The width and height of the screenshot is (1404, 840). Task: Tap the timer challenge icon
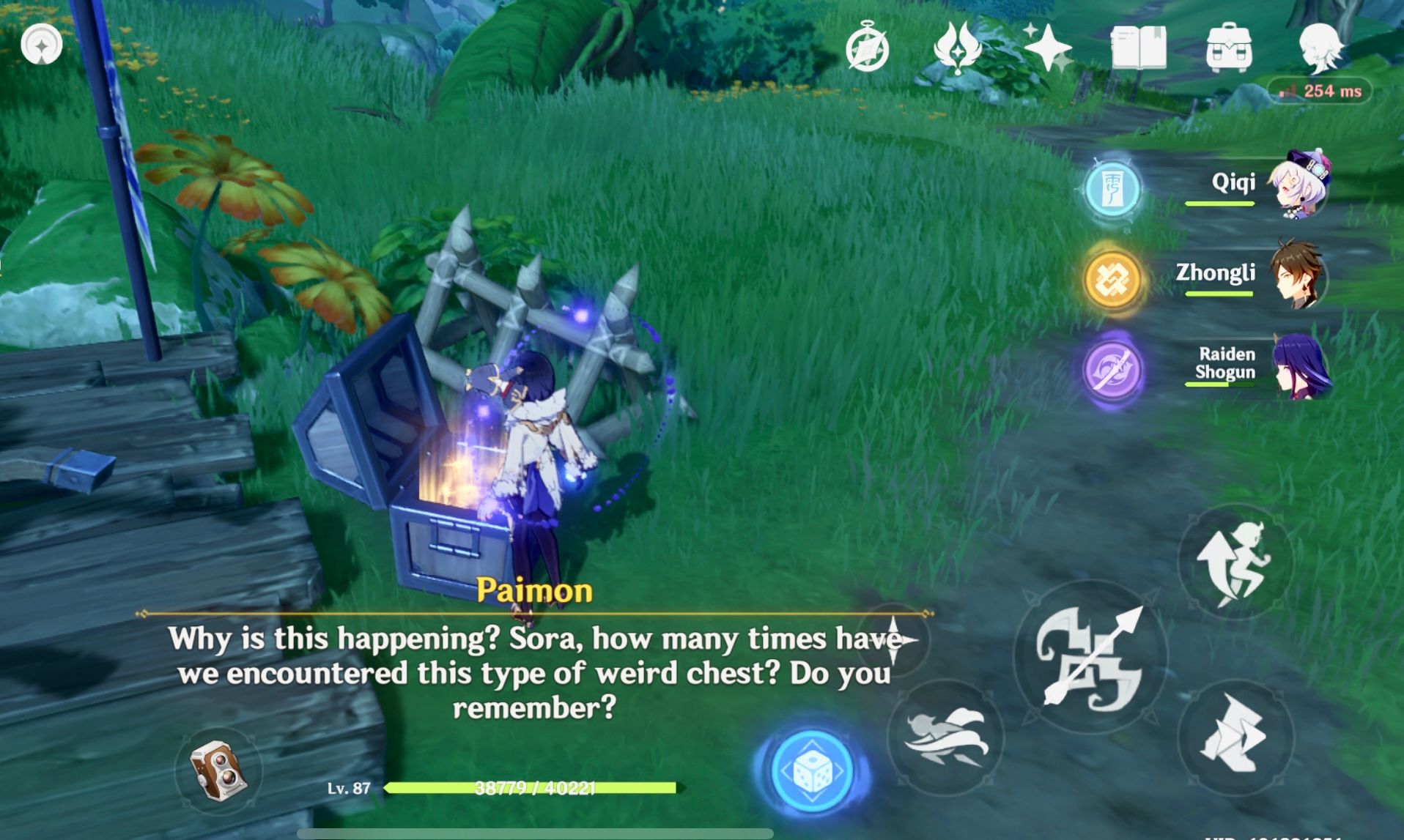point(869,48)
